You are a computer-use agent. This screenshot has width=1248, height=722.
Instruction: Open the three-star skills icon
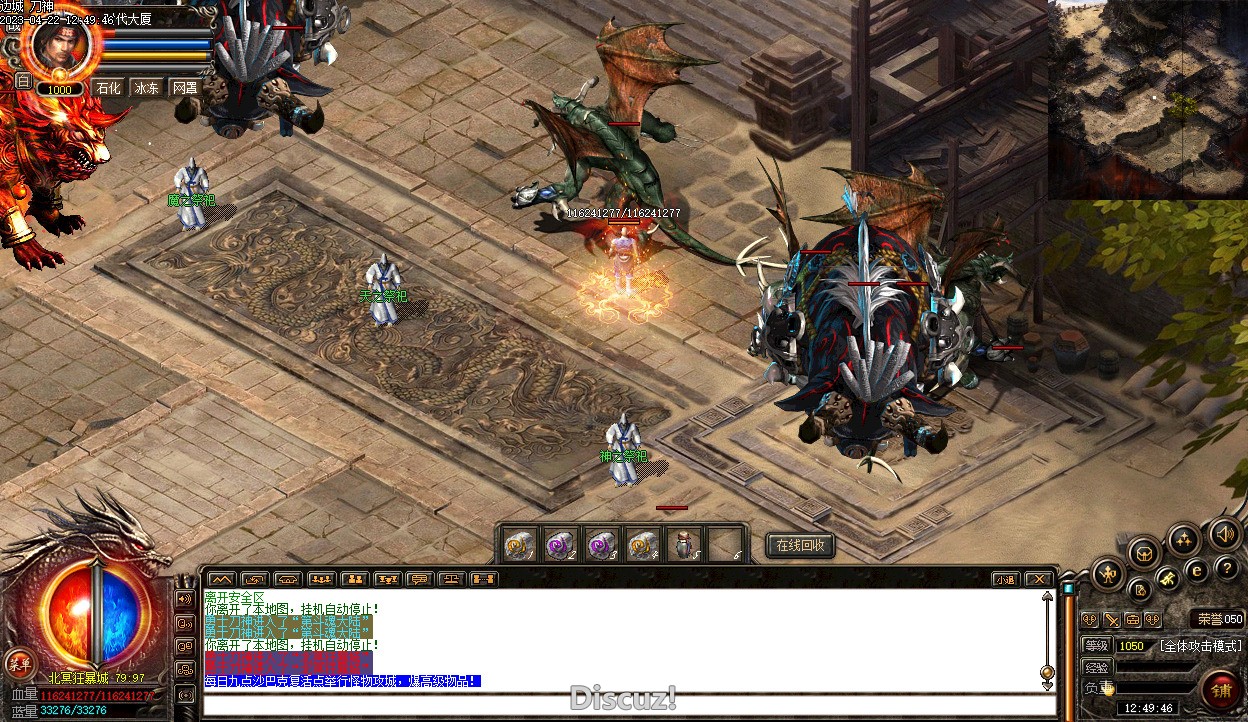tap(1184, 540)
